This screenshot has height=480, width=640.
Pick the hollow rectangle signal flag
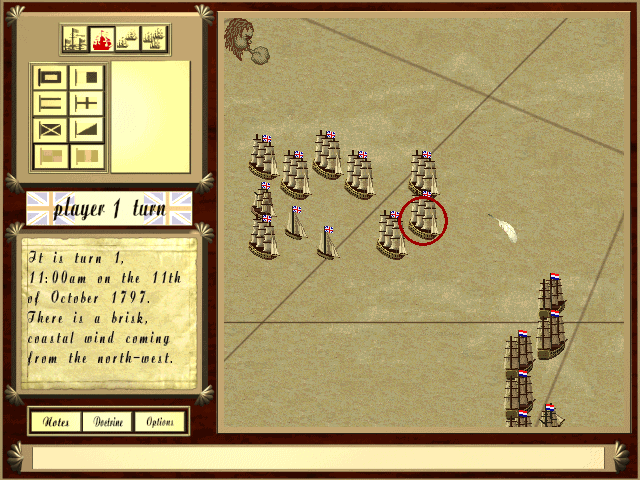(51, 77)
